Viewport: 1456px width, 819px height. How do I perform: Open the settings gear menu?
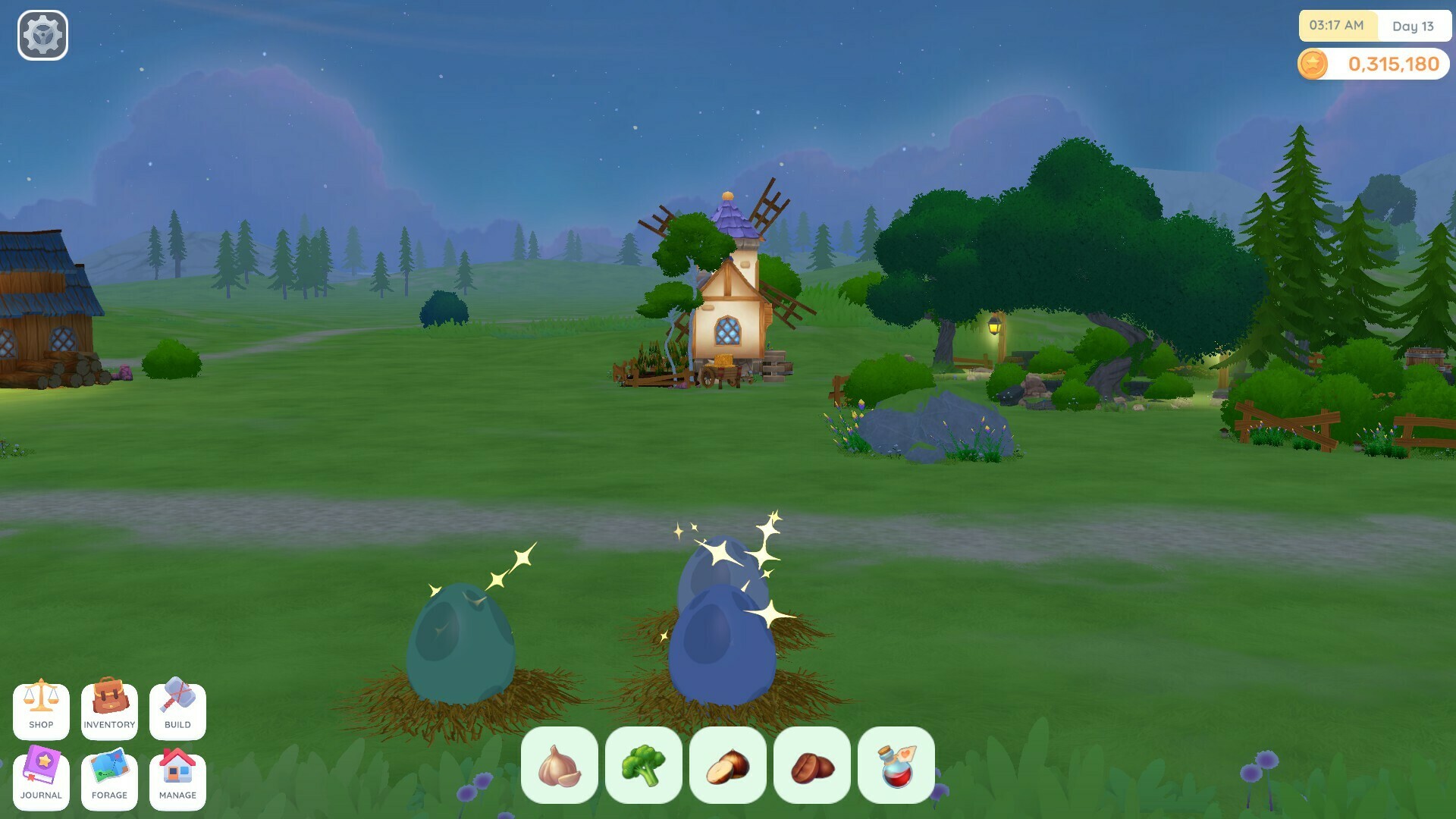click(x=42, y=33)
